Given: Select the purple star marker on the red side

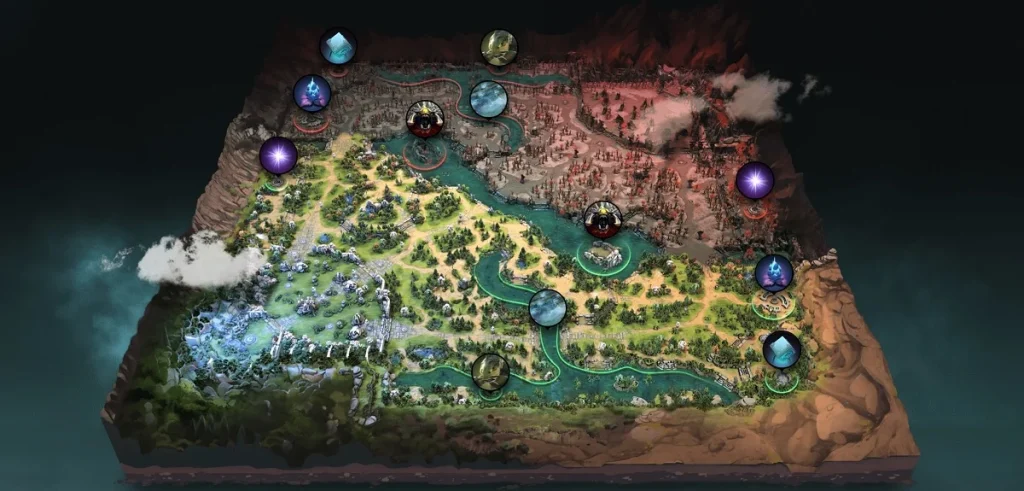Looking at the screenshot, I should (755, 180).
